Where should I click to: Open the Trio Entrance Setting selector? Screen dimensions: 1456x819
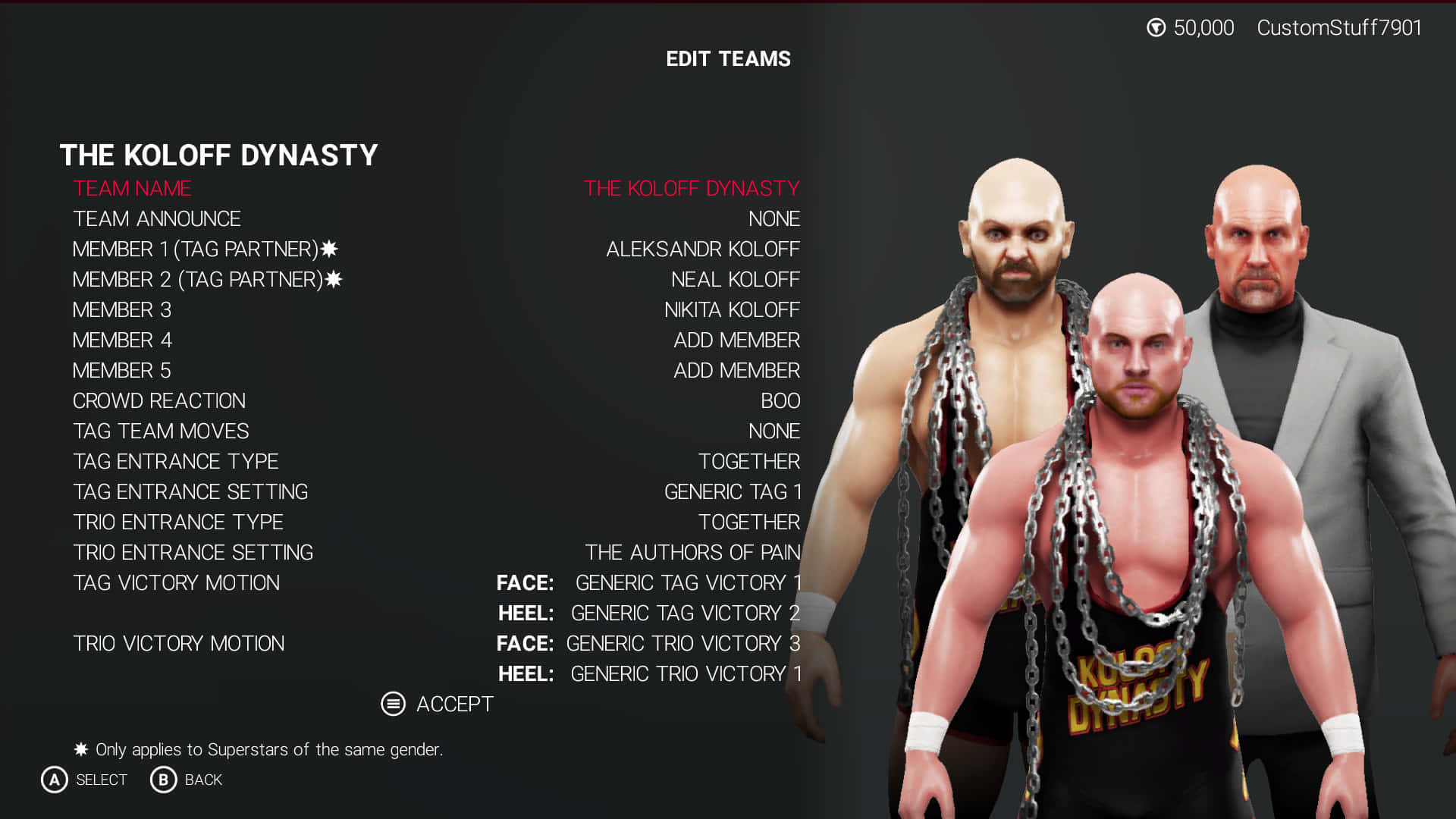[693, 552]
